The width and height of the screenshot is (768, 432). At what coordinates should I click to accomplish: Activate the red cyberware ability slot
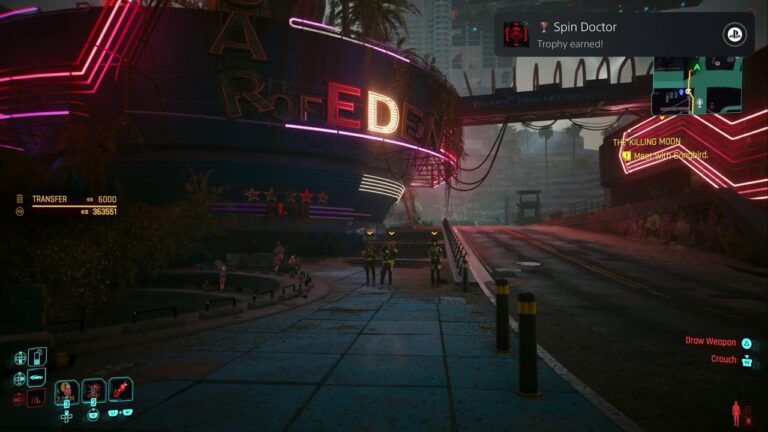click(x=121, y=390)
